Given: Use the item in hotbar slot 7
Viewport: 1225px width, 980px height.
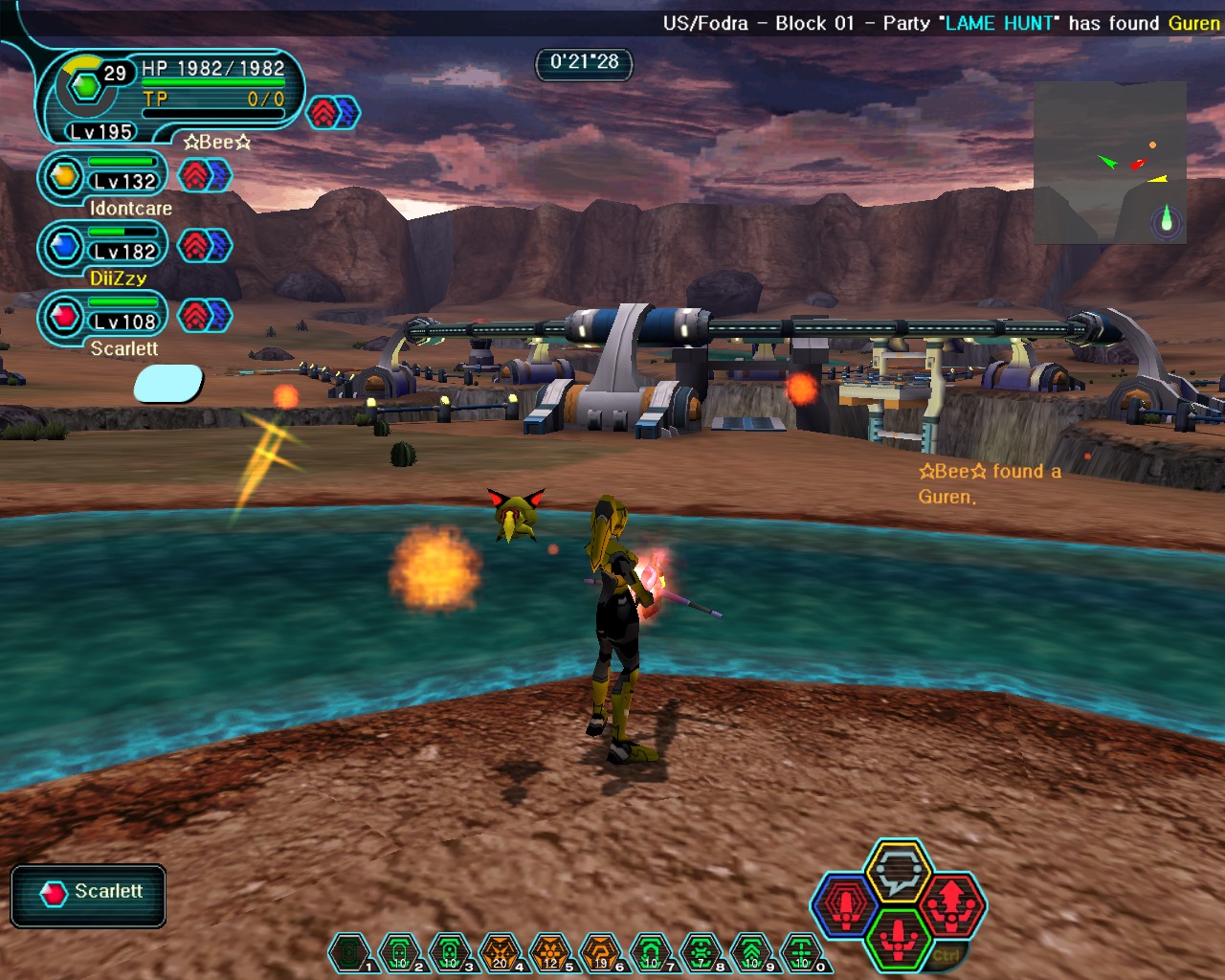Looking at the screenshot, I should 651,953.
